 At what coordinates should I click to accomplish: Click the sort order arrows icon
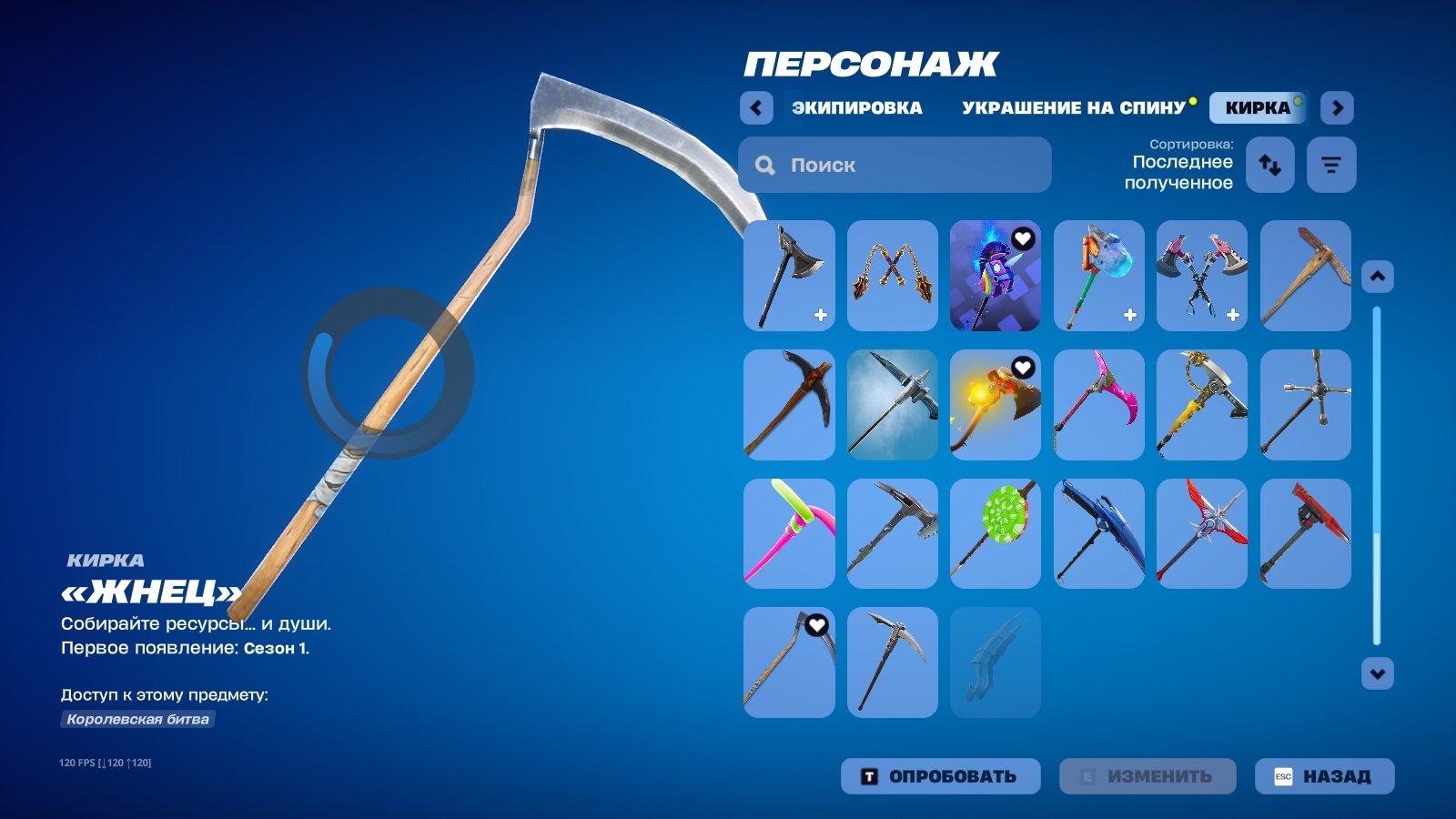tap(1269, 165)
